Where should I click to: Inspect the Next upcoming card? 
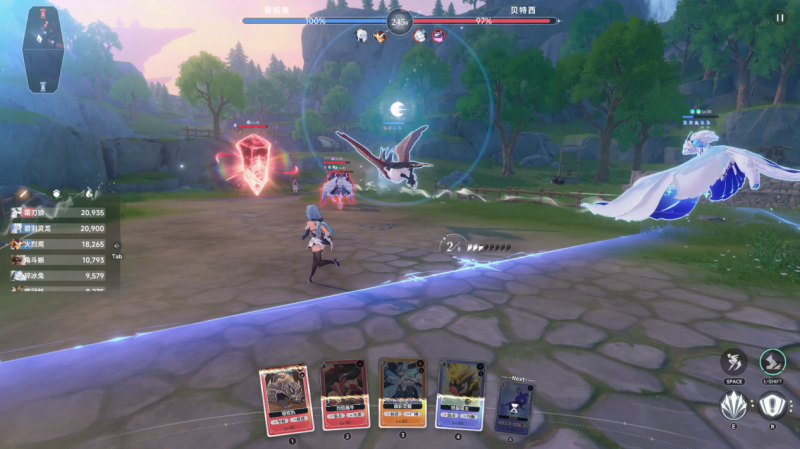coord(516,406)
